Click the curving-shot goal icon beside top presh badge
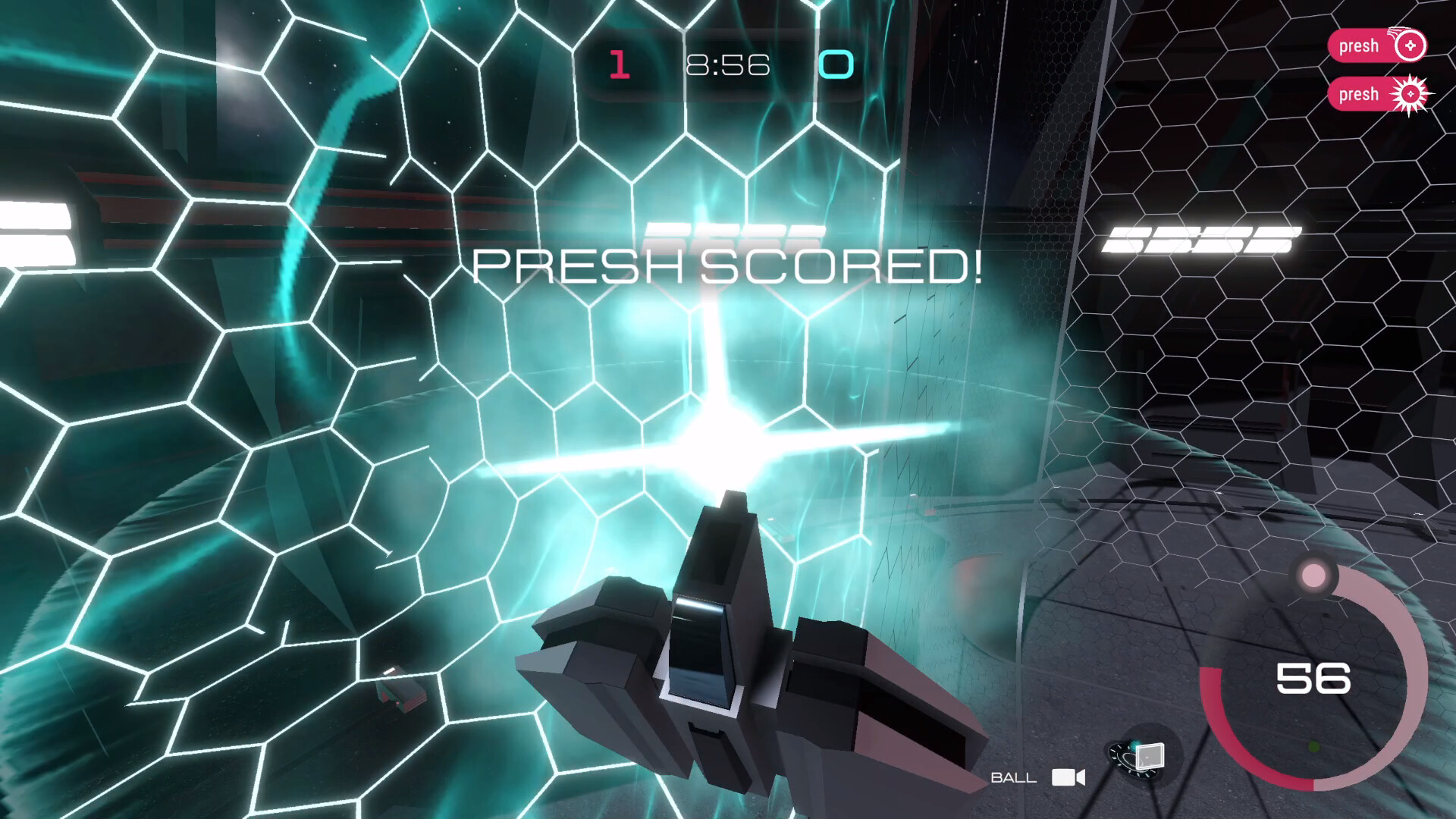Screen dimensions: 1456x819 coord(1410,45)
